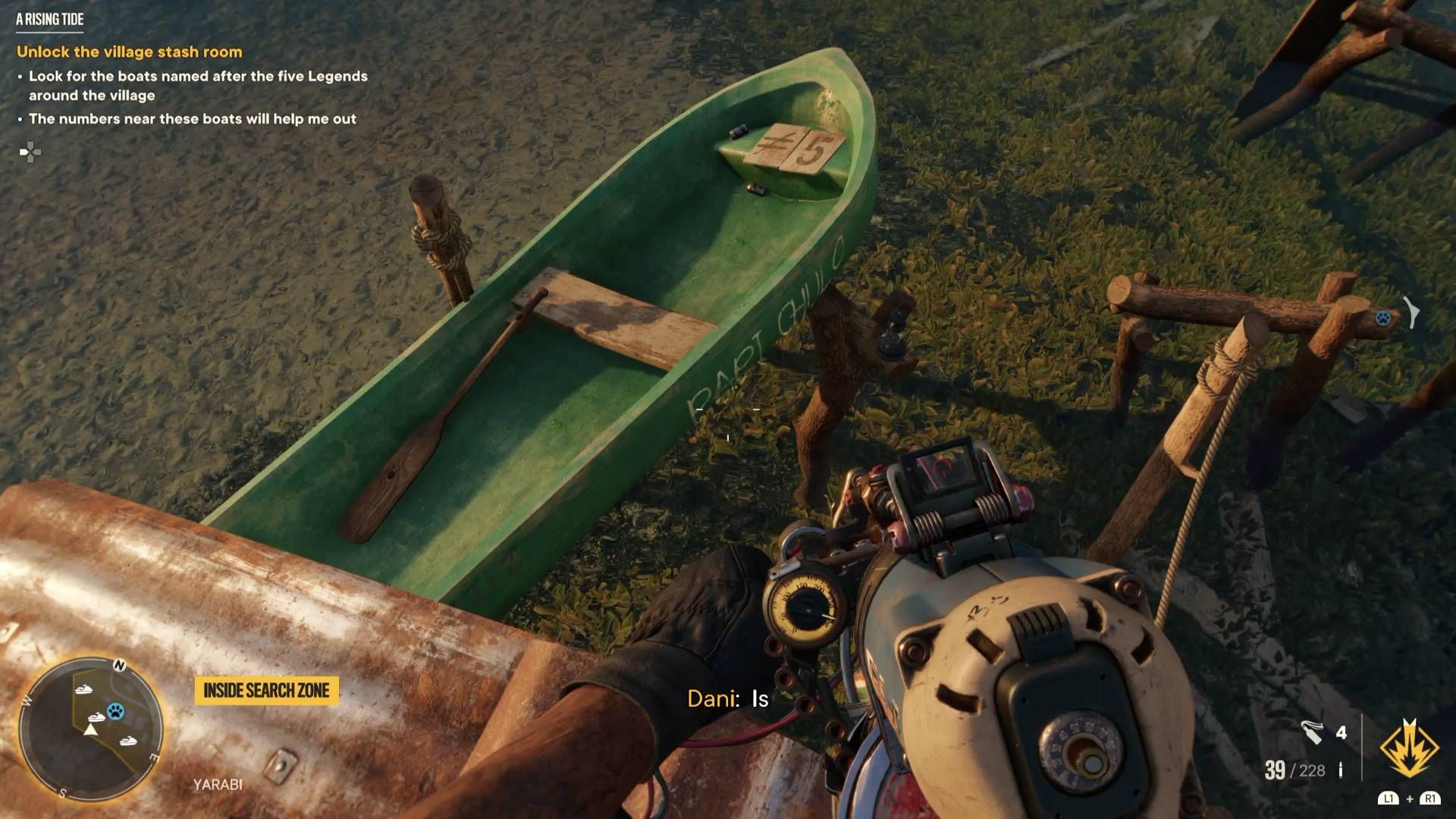Click the L1 button prompt icon

click(1389, 799)
